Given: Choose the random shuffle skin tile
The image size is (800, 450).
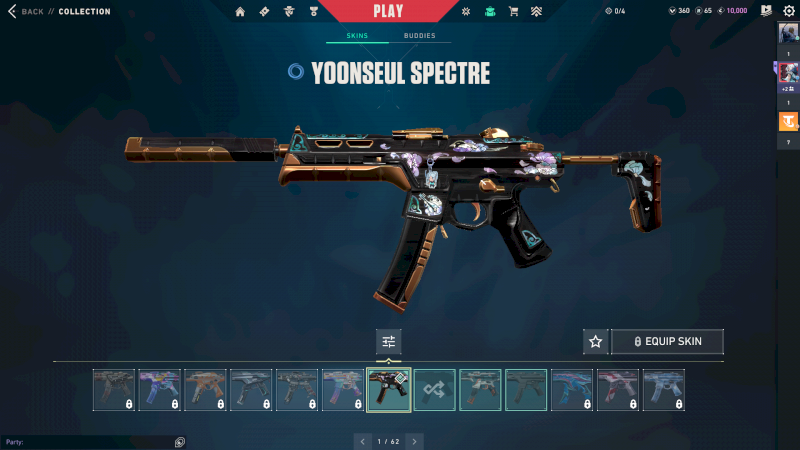Looking at the screenshot, I should click(x=435, y=389).
